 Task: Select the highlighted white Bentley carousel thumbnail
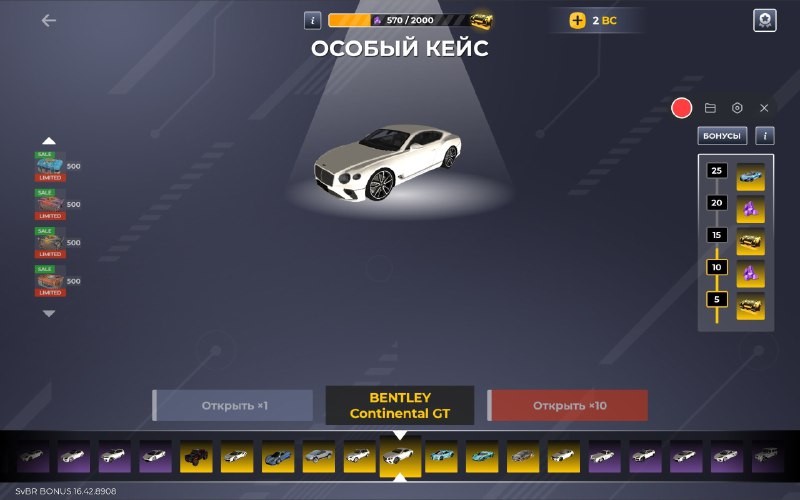pyautogui.click(x=399, y=457)
